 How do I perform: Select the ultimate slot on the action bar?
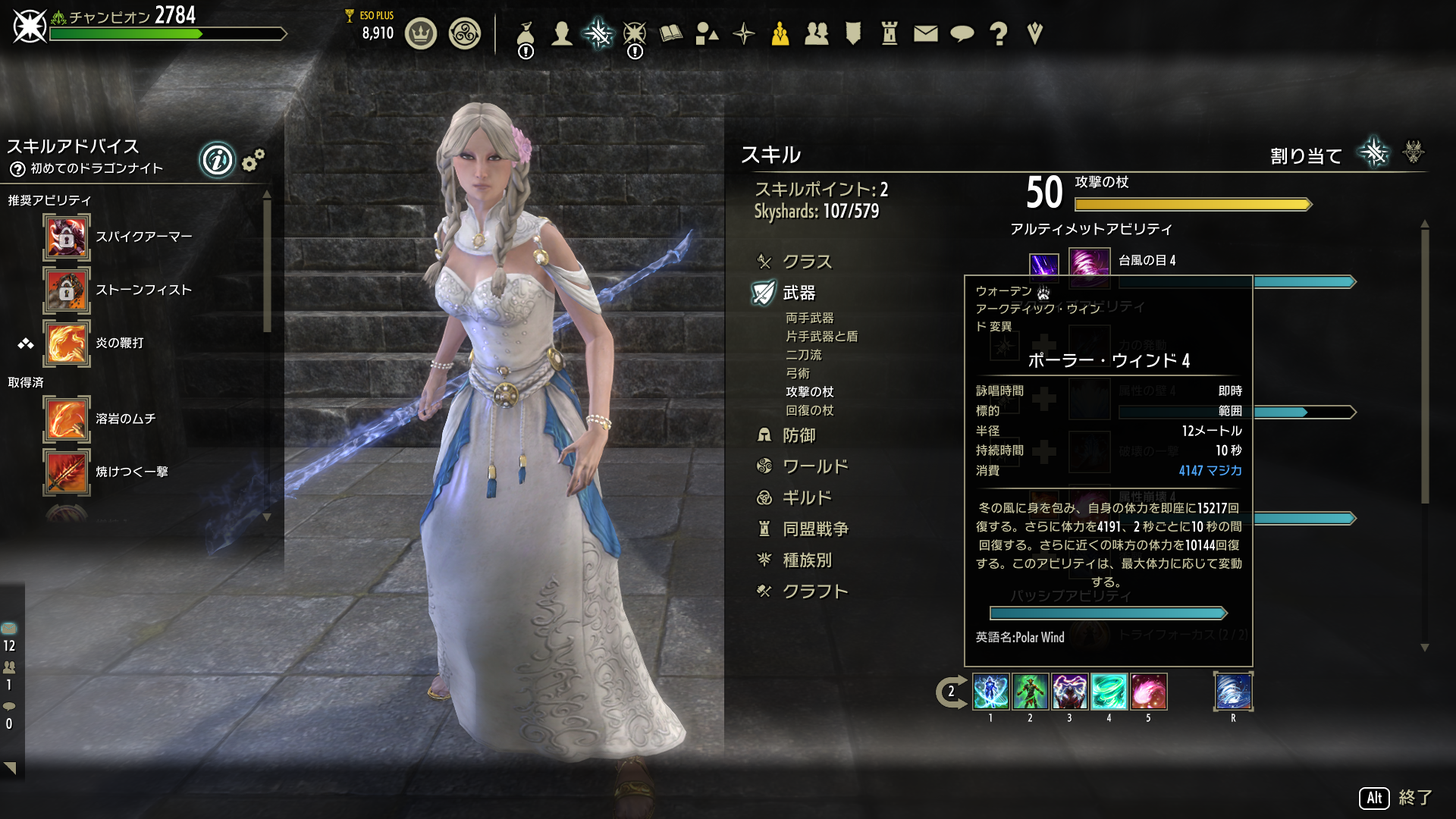tap(1233, 692)
